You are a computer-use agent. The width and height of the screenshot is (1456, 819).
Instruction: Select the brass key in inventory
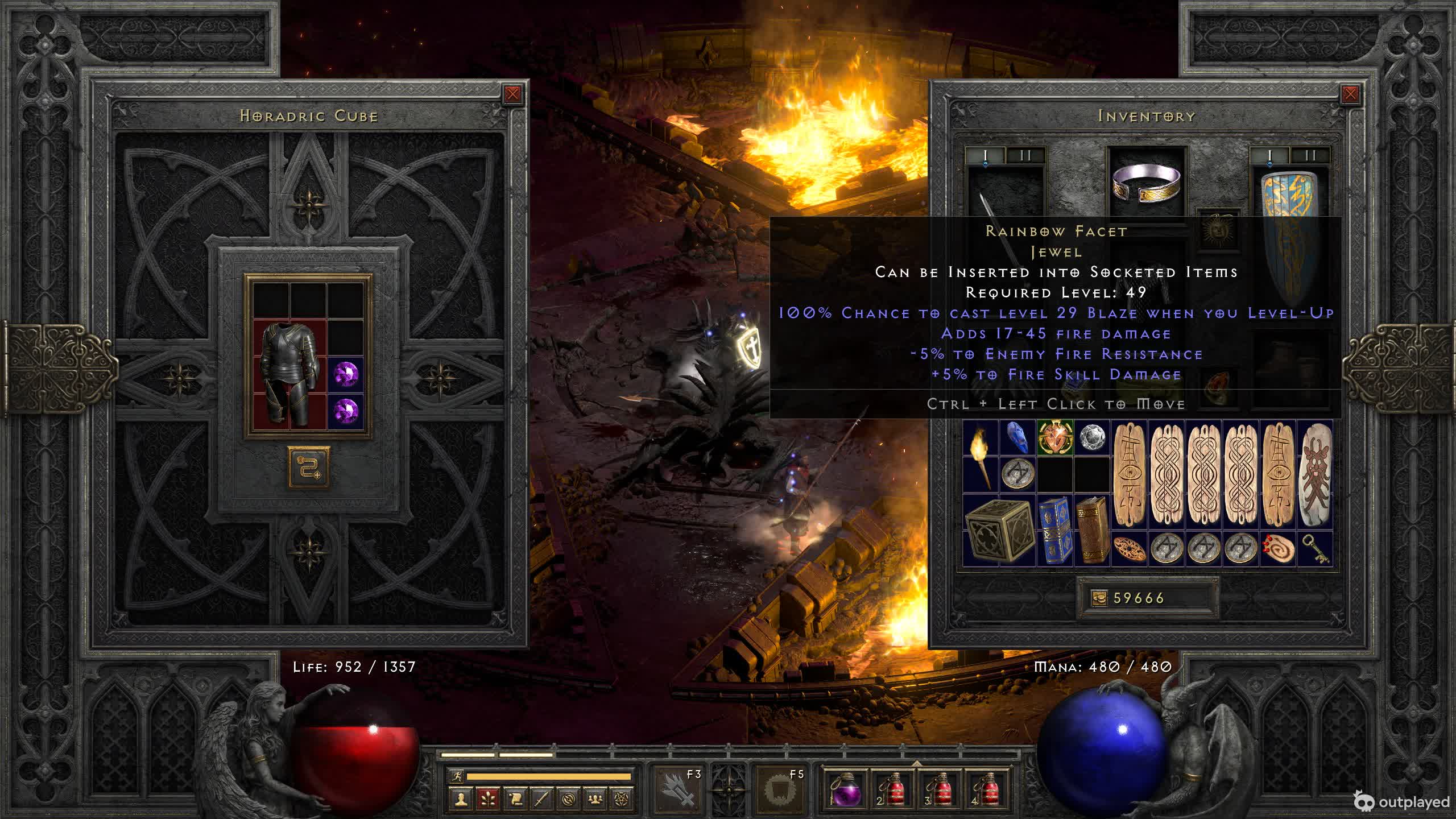click(x=1314, y=549)
